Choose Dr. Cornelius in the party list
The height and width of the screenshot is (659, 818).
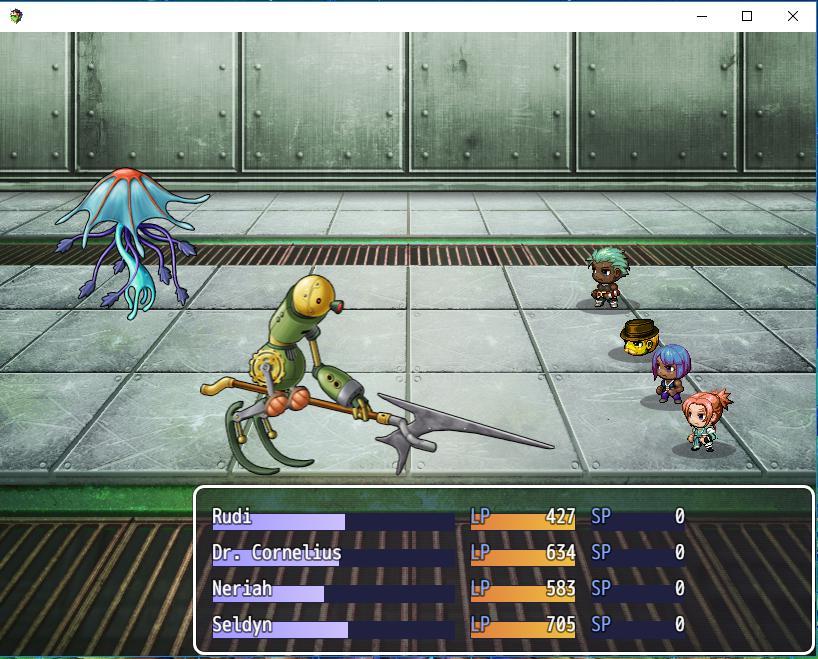tap(450, 553)
